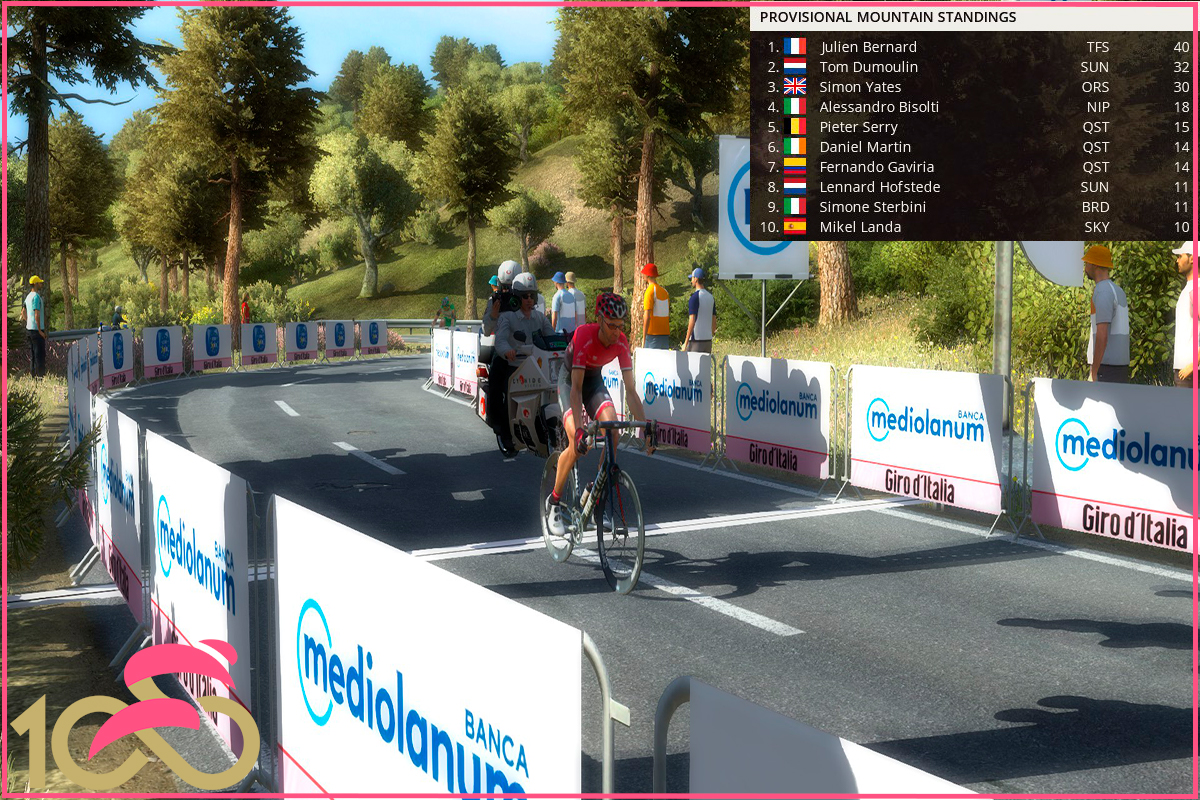
Task: Click Simon Yates in the standings
Action: [860, 87]
